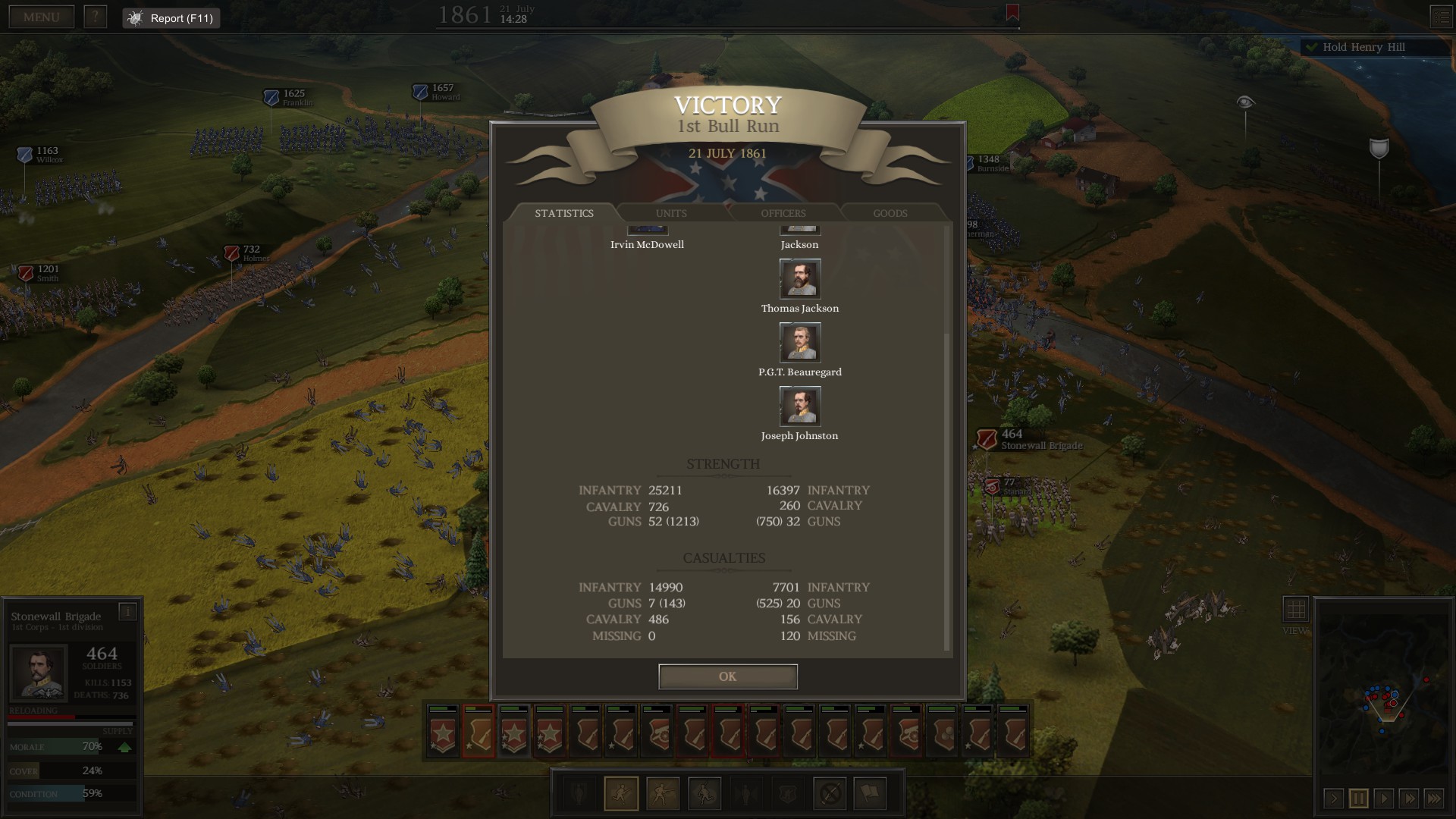Activate the crossed-out rifle hold fire command
This screenshot has height=819, width=1456.
point(830,794)
